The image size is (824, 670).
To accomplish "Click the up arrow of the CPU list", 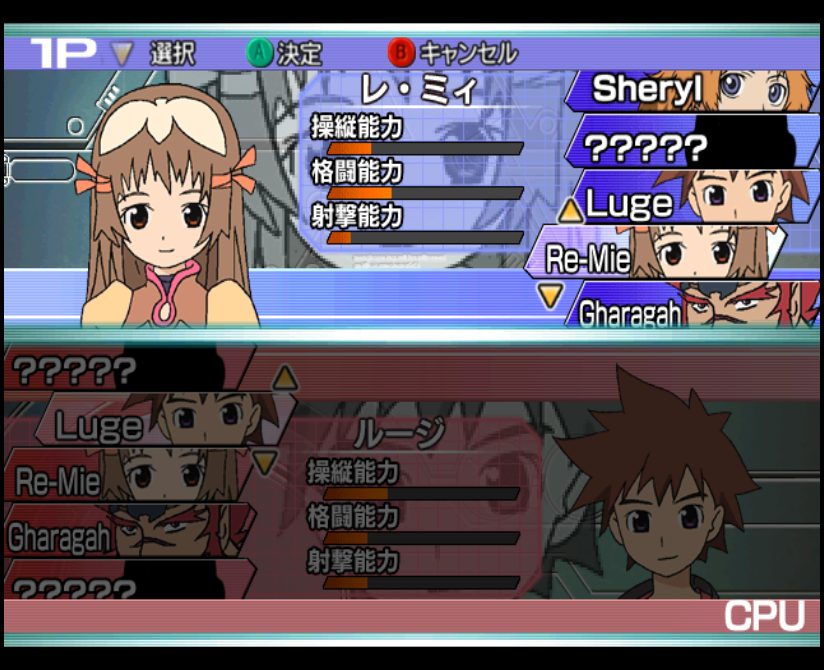I will [285, 377].
